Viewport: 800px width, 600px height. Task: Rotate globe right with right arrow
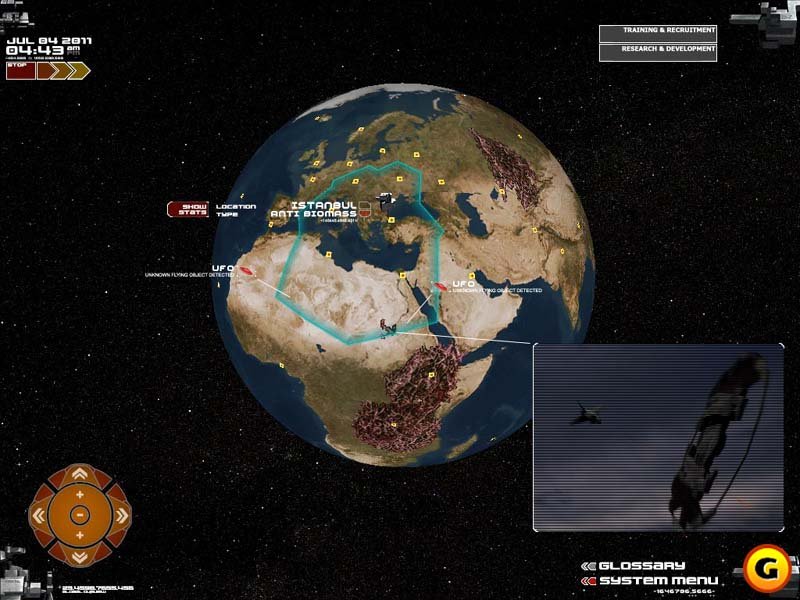pos(121,515)
